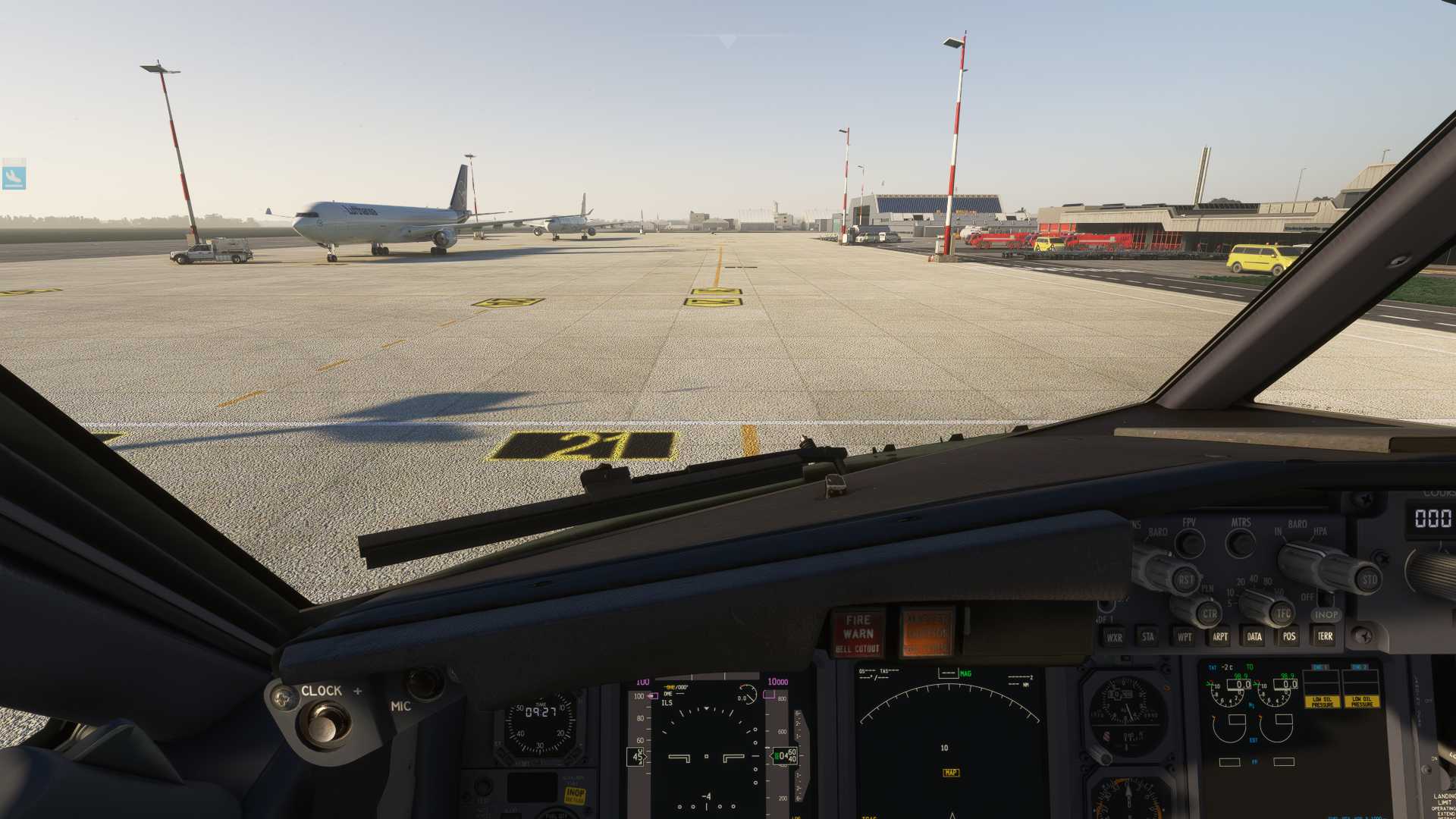
Task: Open the top-center simulator toolbar handle
Action: click(726, 38)
